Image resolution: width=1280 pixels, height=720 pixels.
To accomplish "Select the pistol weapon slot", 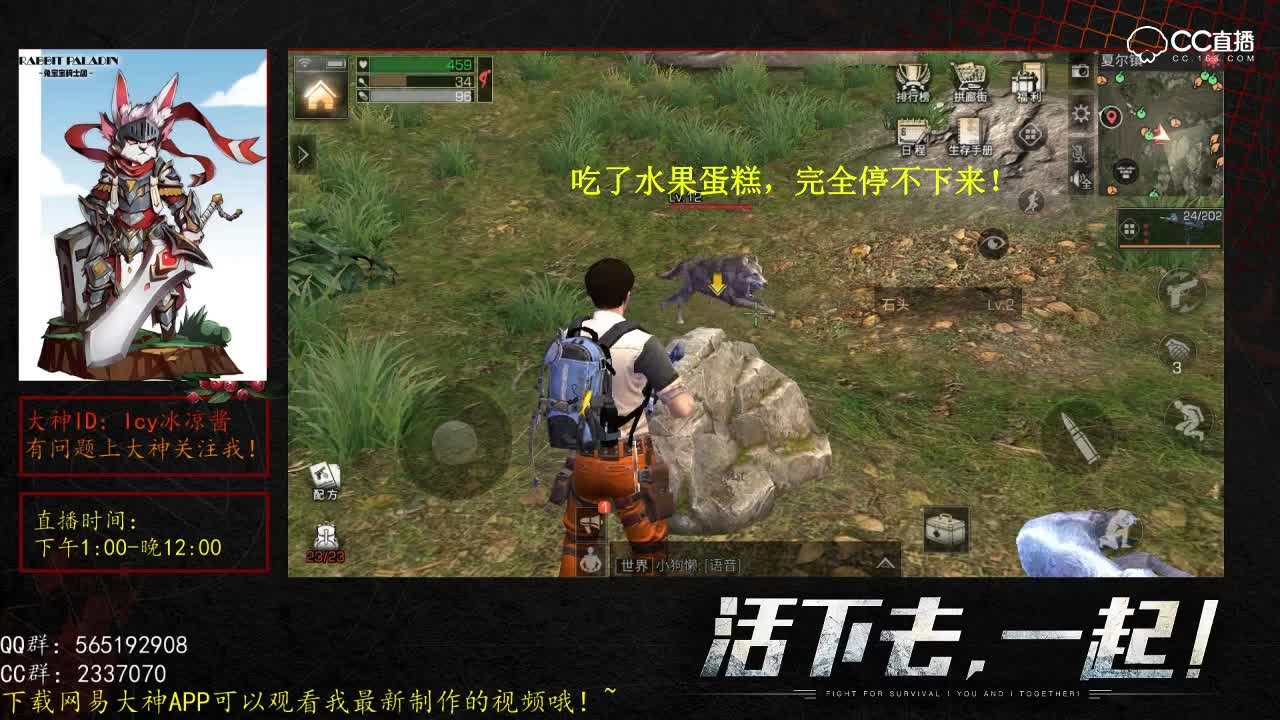I will pyautogui.click(x=1182, y=291).
